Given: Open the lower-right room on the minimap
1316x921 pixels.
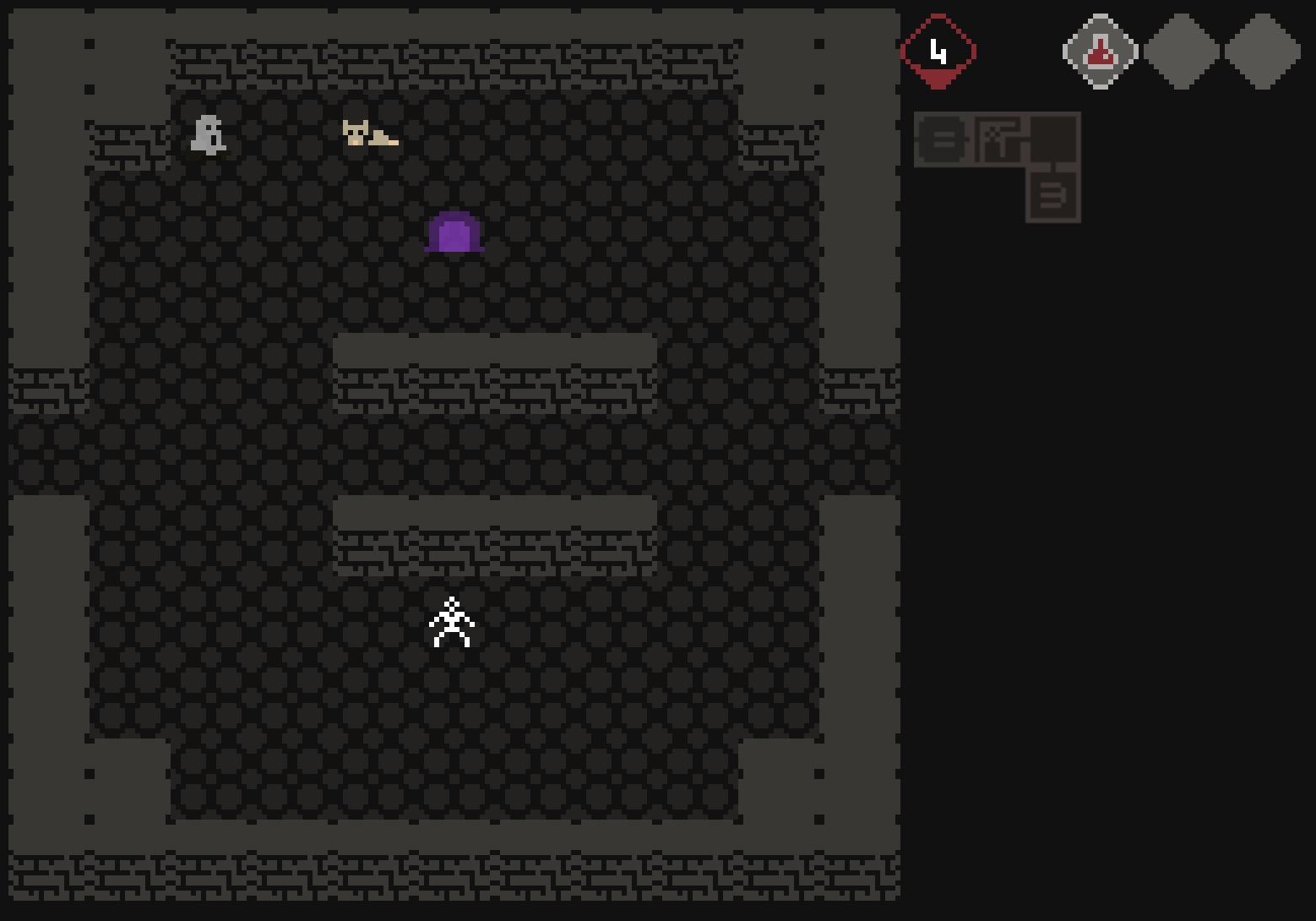Looking at the screenshot, I should click(1052, 196).
